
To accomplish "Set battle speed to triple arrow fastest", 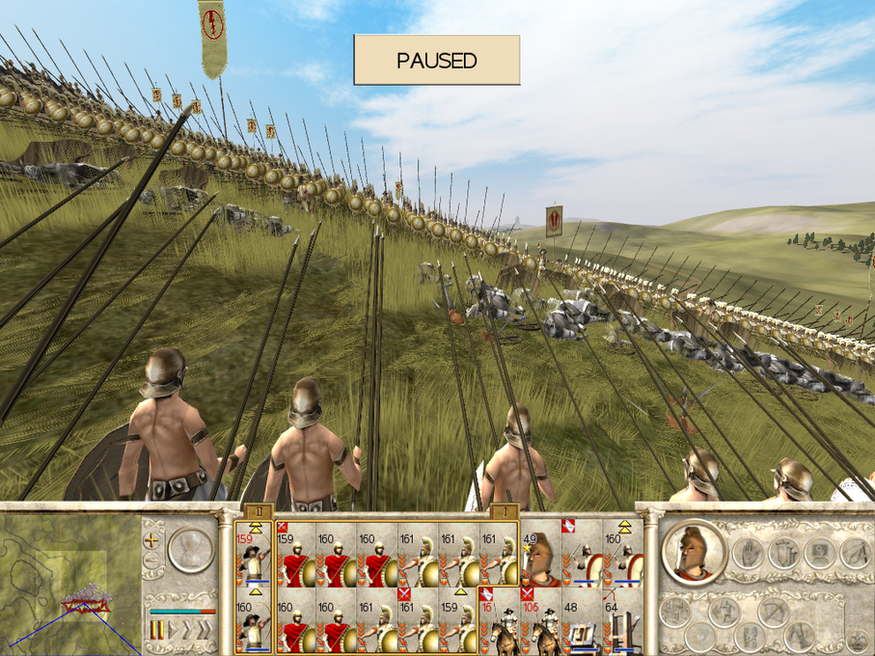I will coord(205,630).
